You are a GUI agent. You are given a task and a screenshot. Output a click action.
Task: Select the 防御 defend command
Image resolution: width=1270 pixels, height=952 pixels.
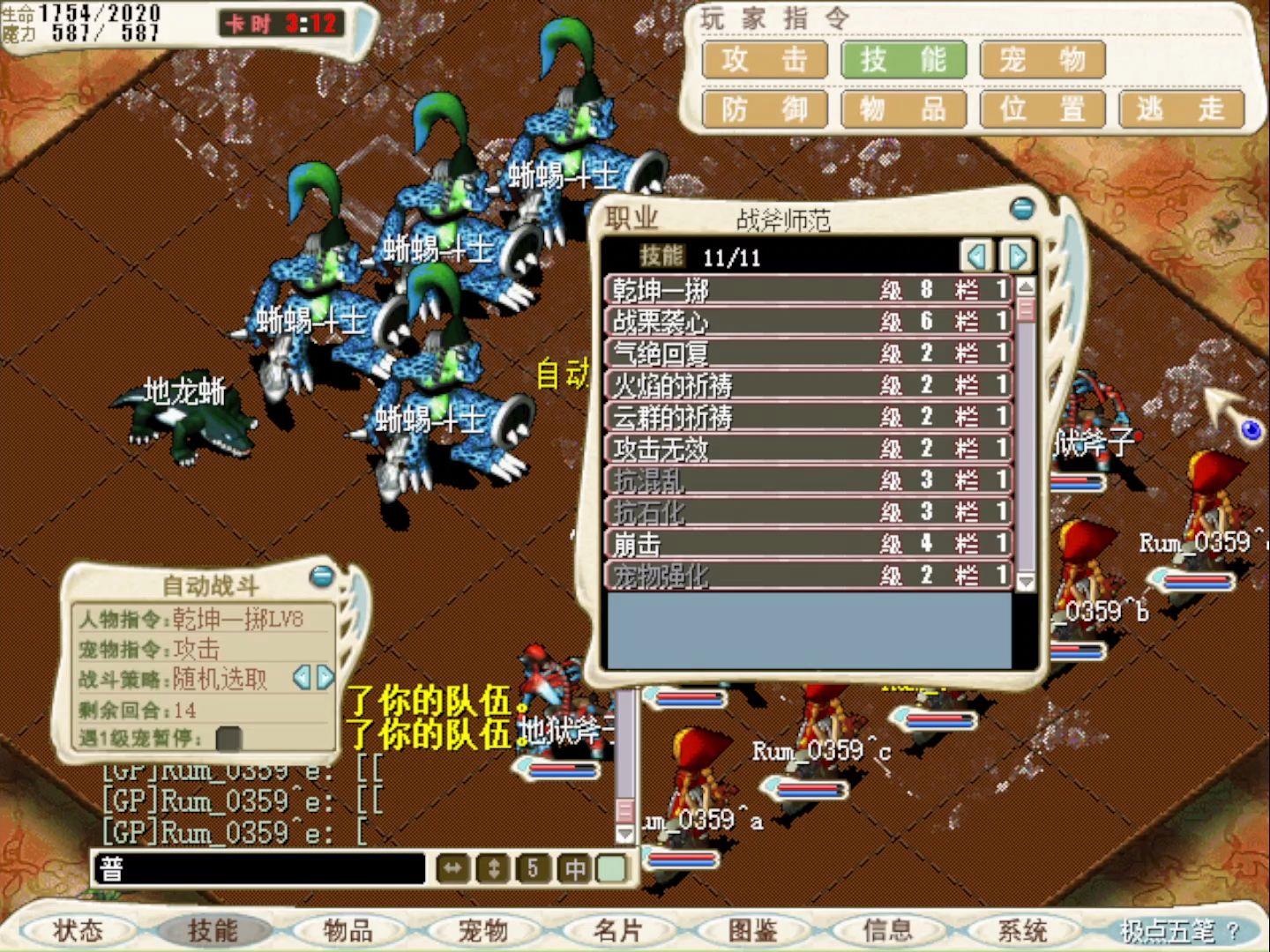pyautogui.click(x=764, y=108)
